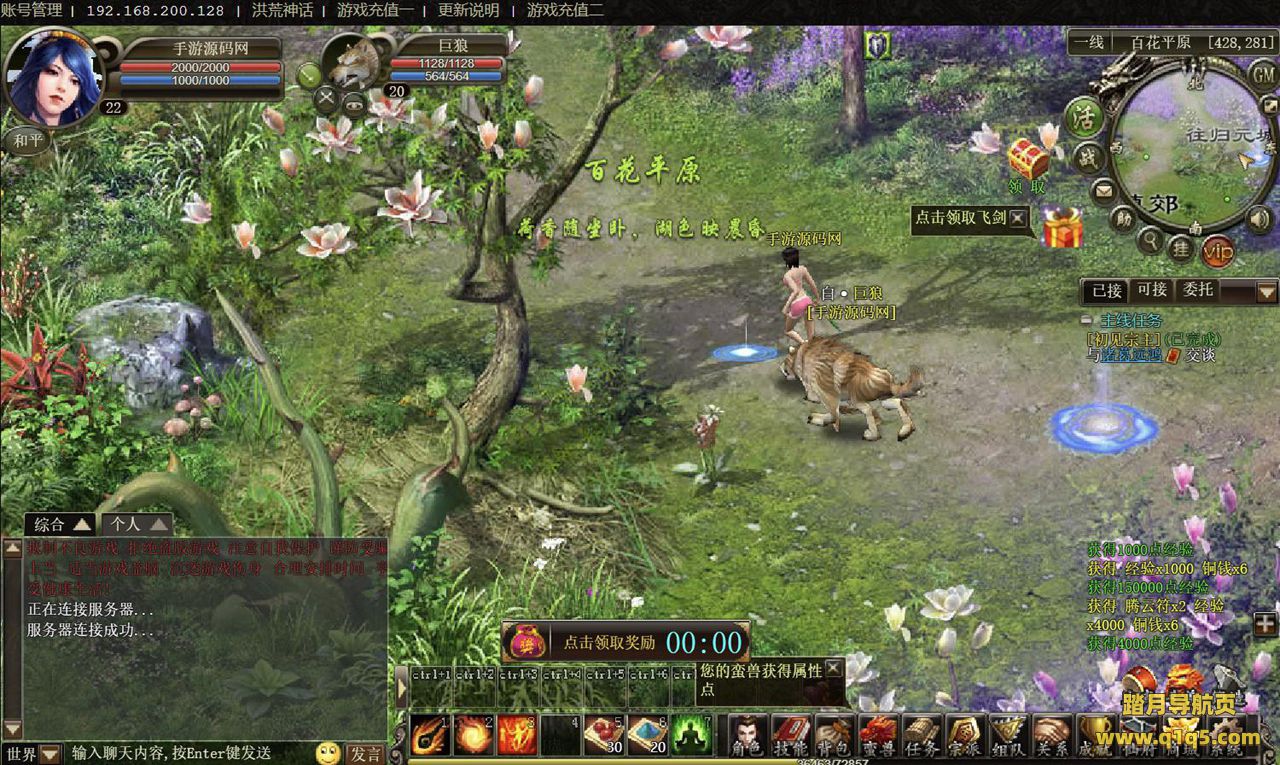Switch to the 可接 quest tab
The image size is (1280, 765).
pos(1152,290)
